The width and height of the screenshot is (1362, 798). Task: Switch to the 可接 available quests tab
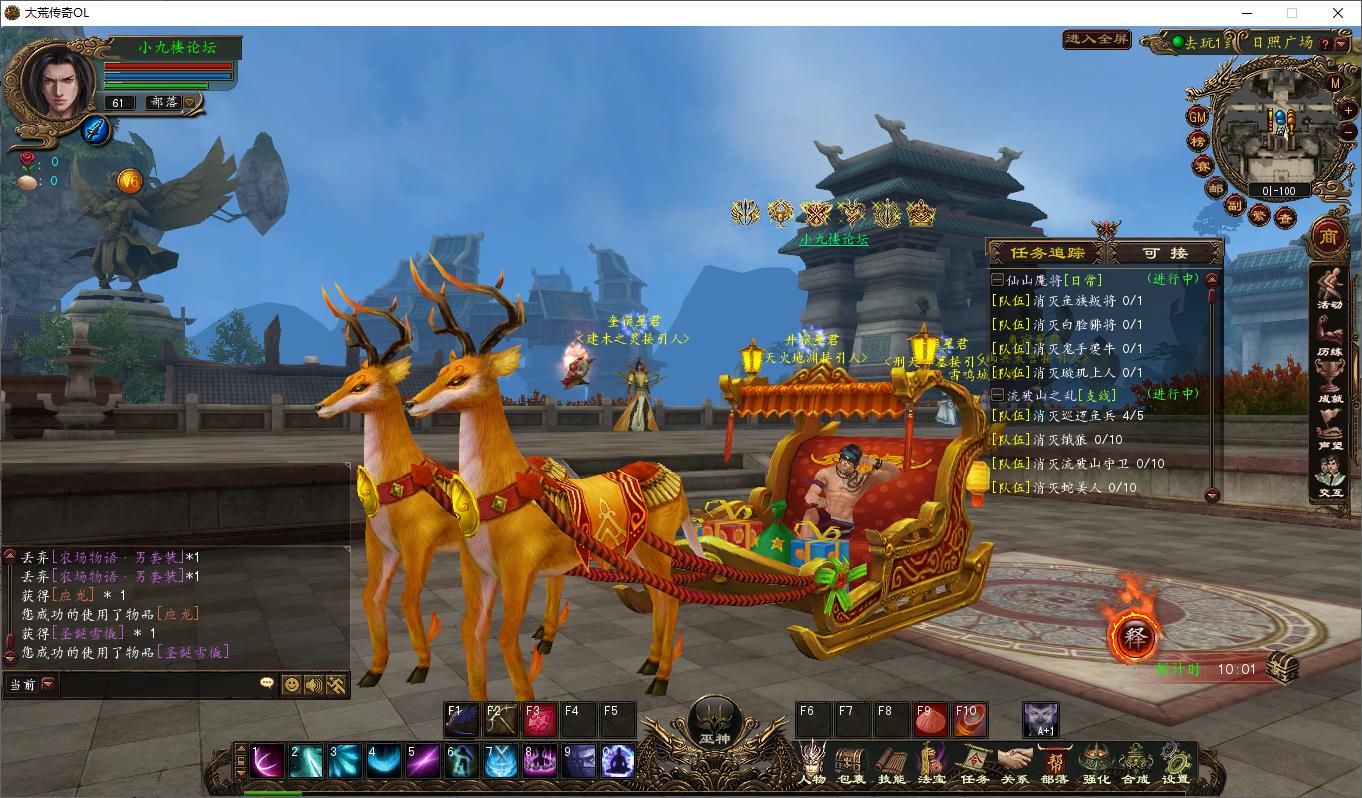(1165, 253)
